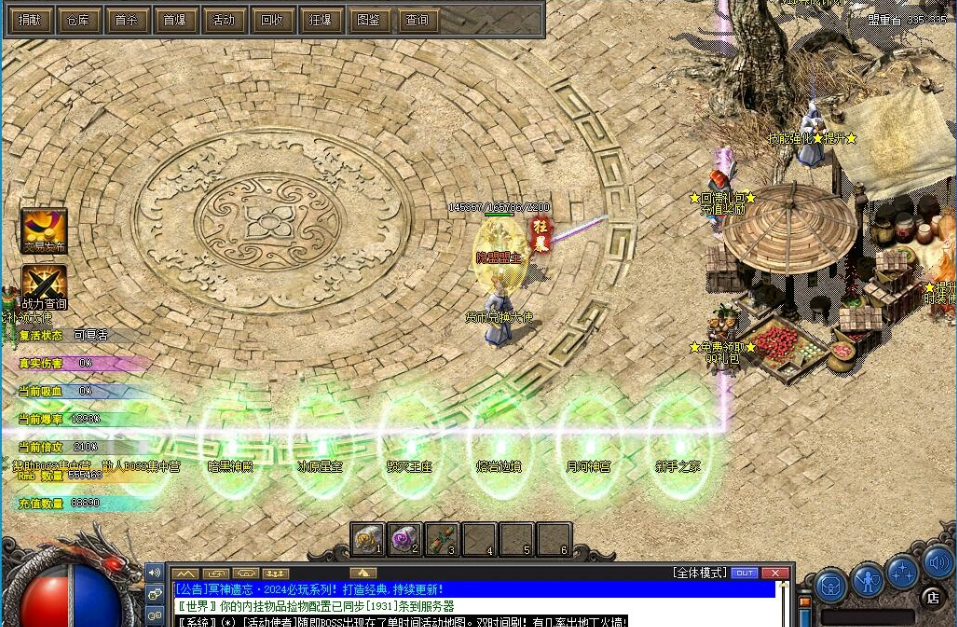Image resolution: width=957 pixels, height=627 pixels.
Task: Use the item in hotbar slot 3
Action: (441, 539)
